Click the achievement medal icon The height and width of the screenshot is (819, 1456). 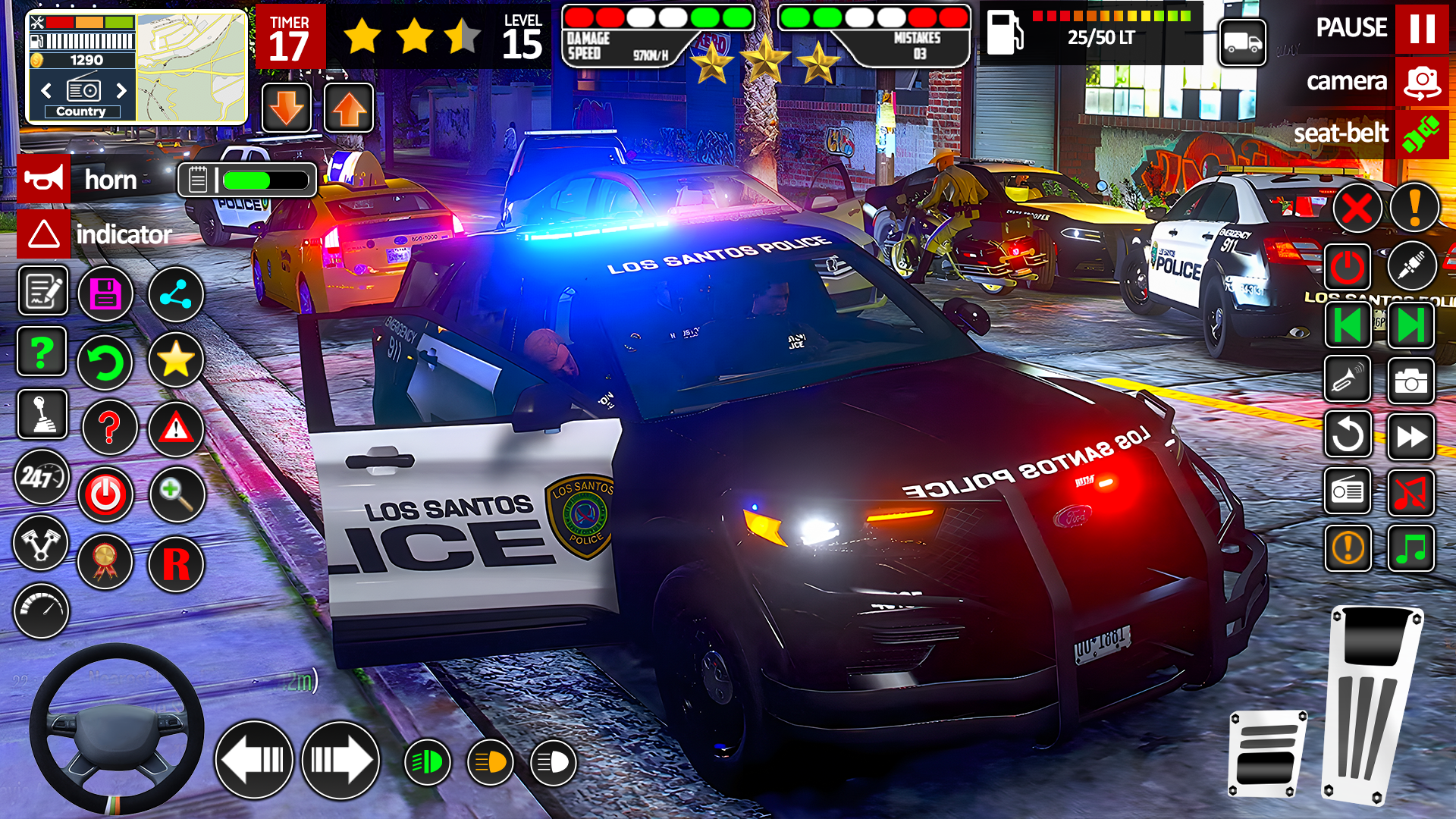pos(105,562)
